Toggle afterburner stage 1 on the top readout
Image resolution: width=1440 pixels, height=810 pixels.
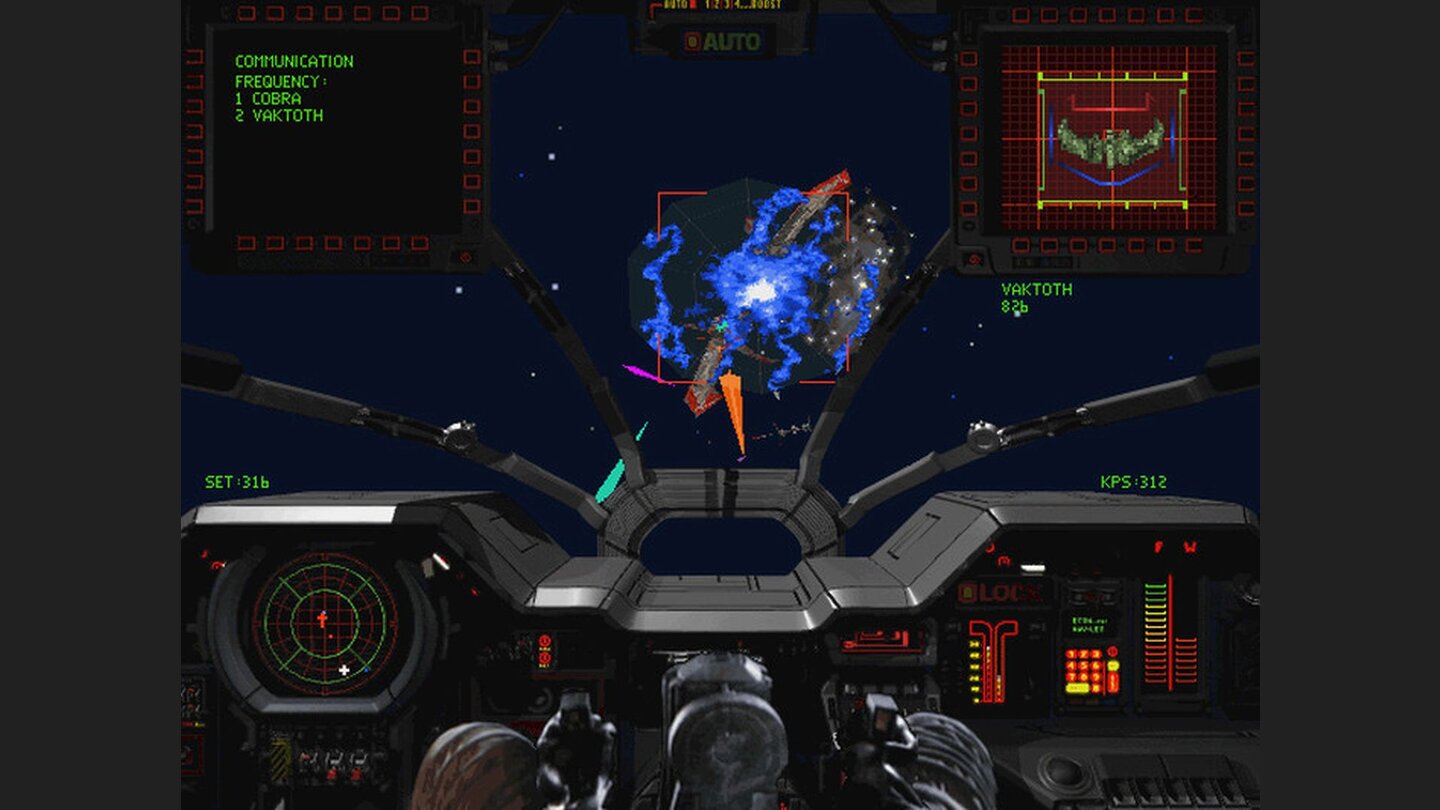click(708, 4)
